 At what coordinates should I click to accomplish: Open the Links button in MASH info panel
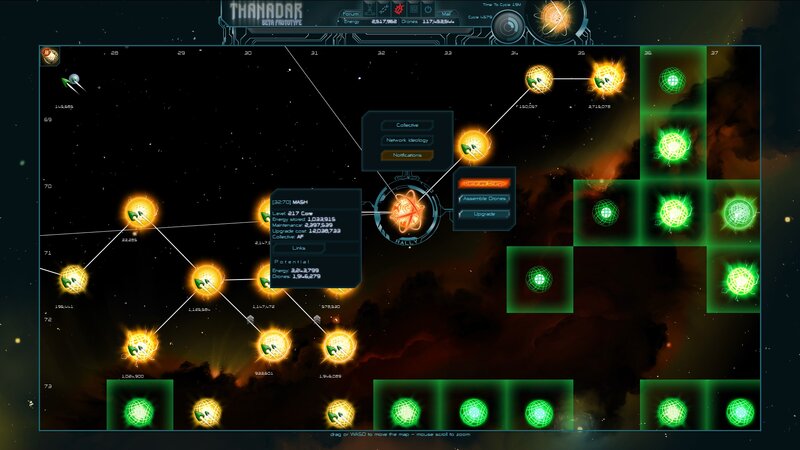tap(299, 247)
